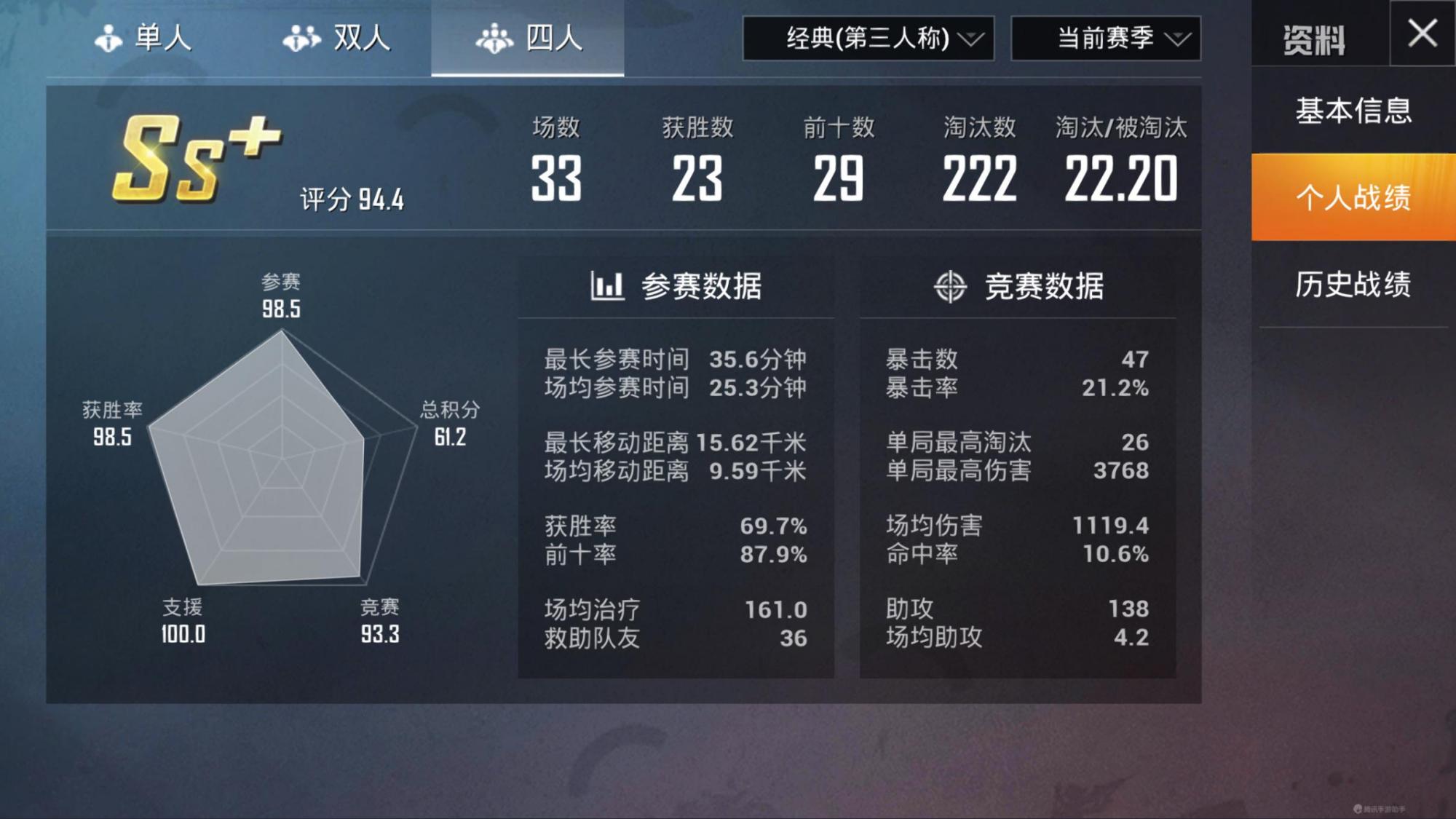Click the four-person group icon on 四人 tab

(495, 38)
